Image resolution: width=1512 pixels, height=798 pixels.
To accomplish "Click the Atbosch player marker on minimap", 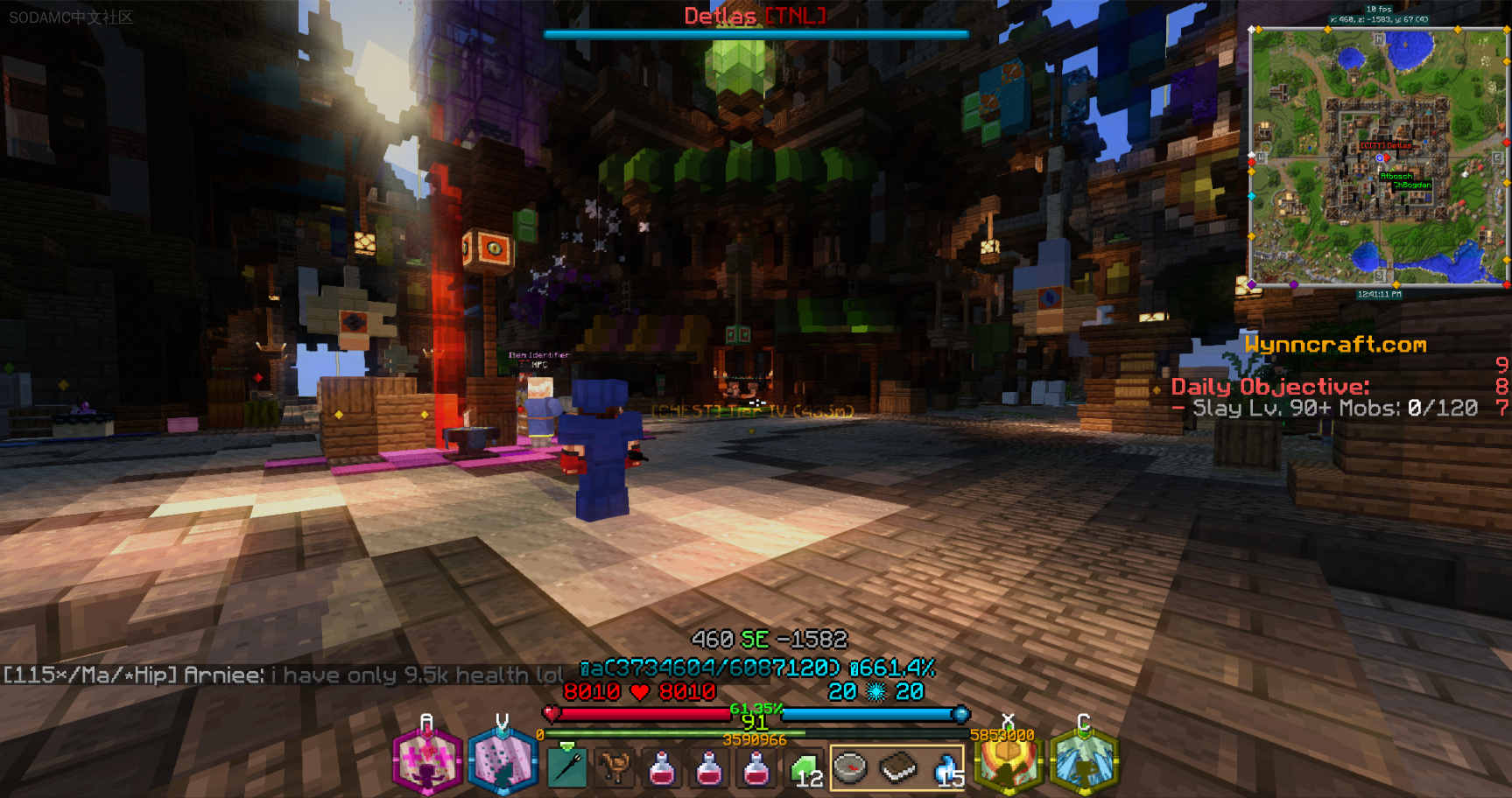I will pyautogui.click(x=1395, y=177).
